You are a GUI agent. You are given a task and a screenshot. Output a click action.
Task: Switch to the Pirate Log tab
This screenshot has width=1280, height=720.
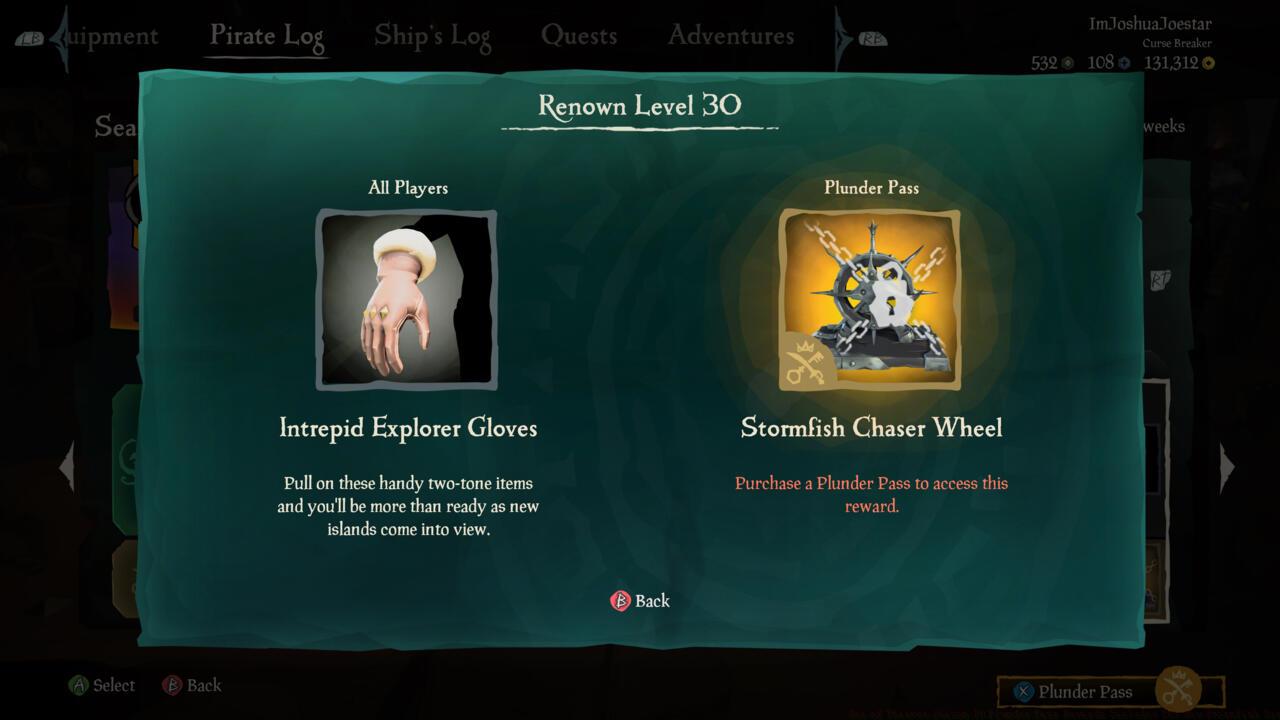pos(266,34)
